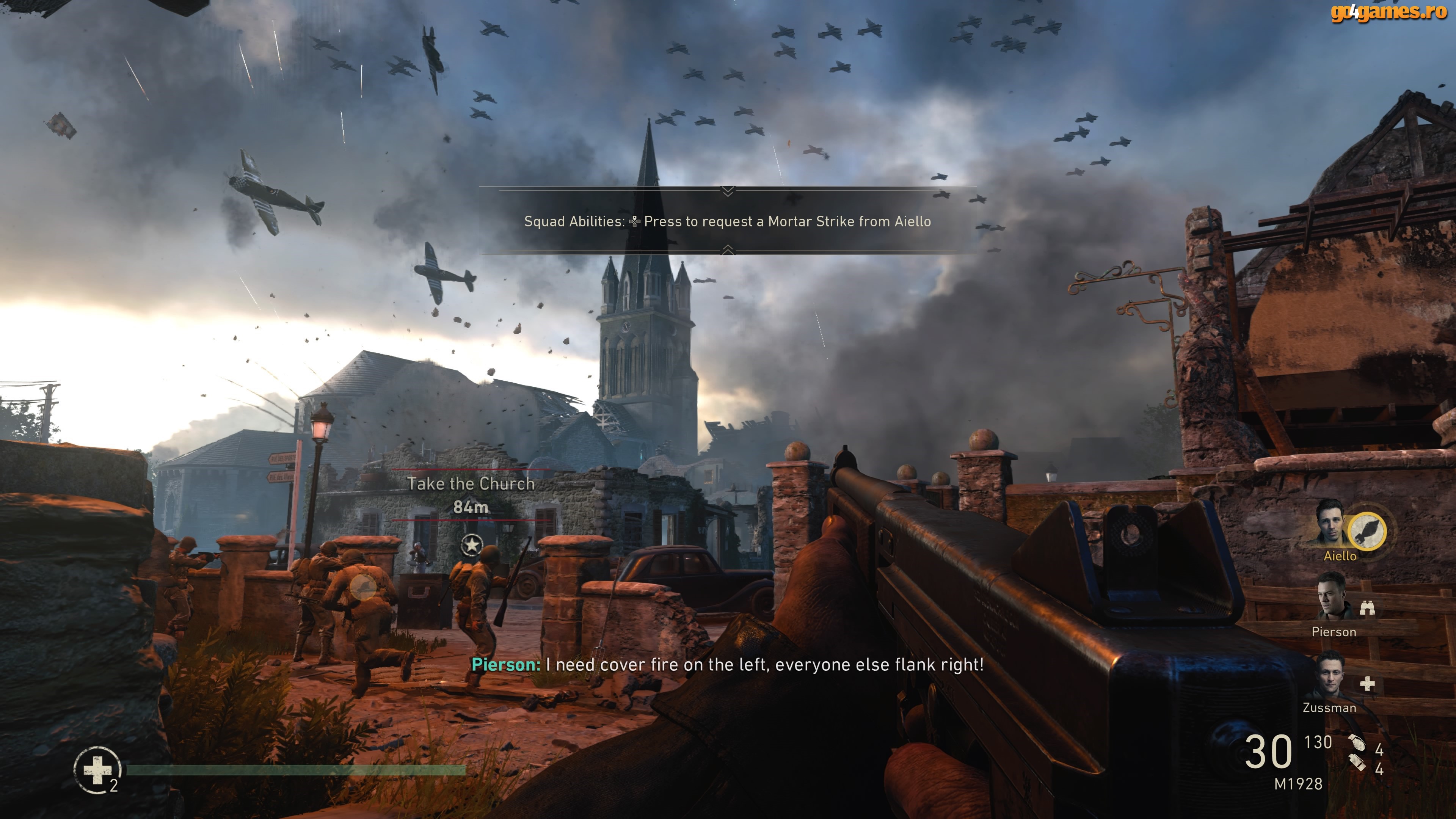Choose Pierson's binoculars squad ability
1456x819 pixels.
pos(1367,608)
